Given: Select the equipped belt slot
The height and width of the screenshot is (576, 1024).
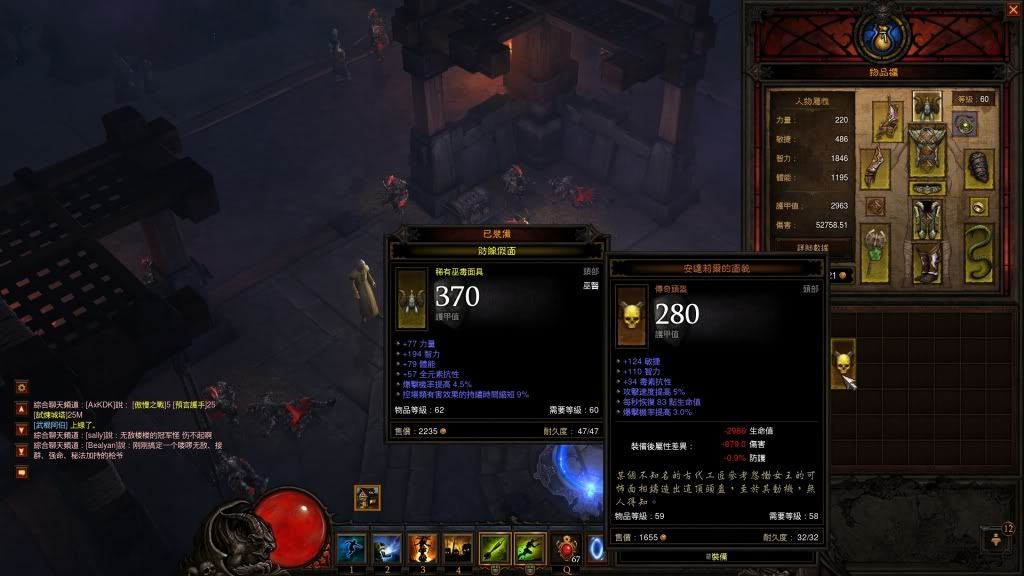Looking at the screenshot, I should coord(927,188).
